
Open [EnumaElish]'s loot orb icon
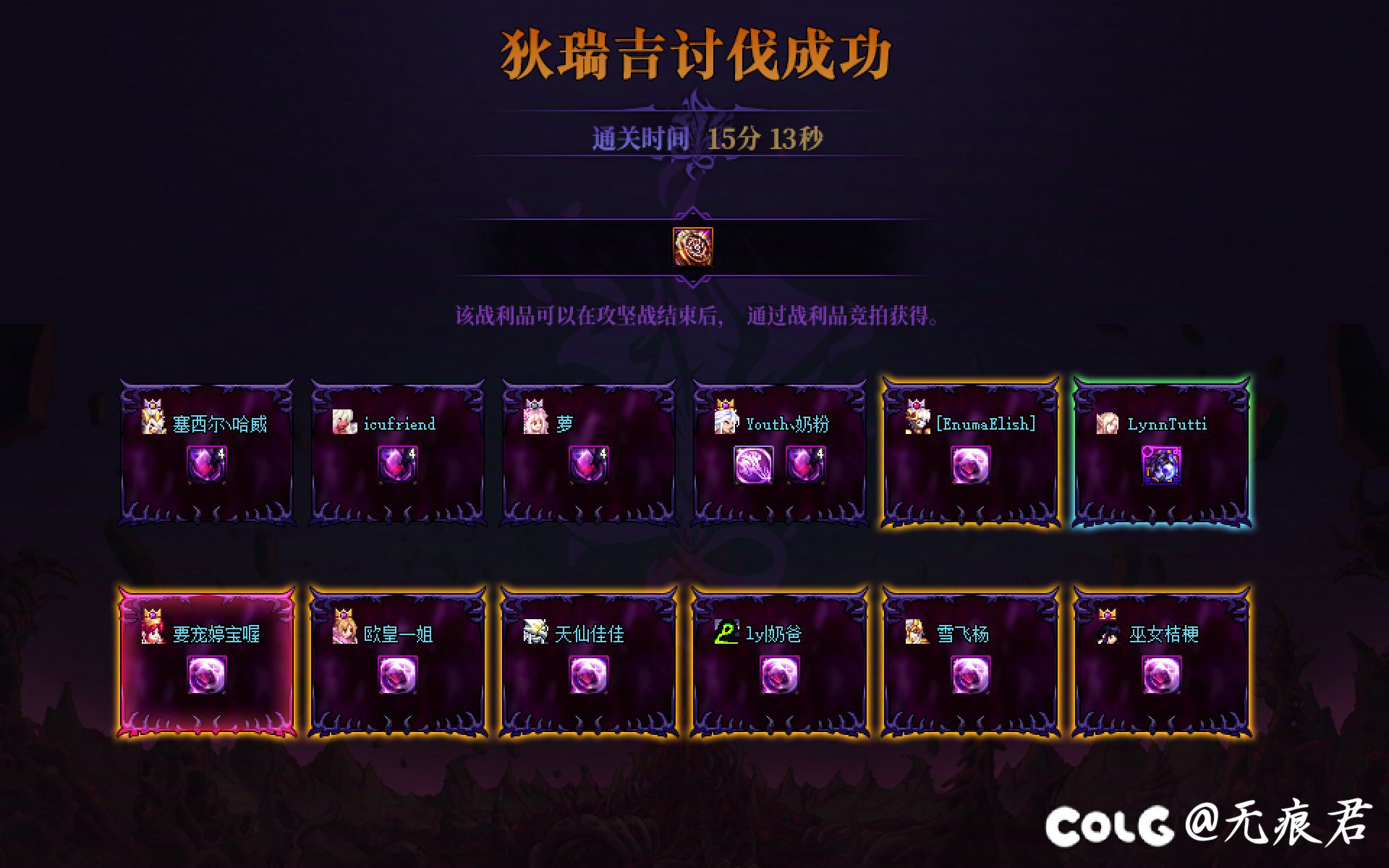coord(970,465)
